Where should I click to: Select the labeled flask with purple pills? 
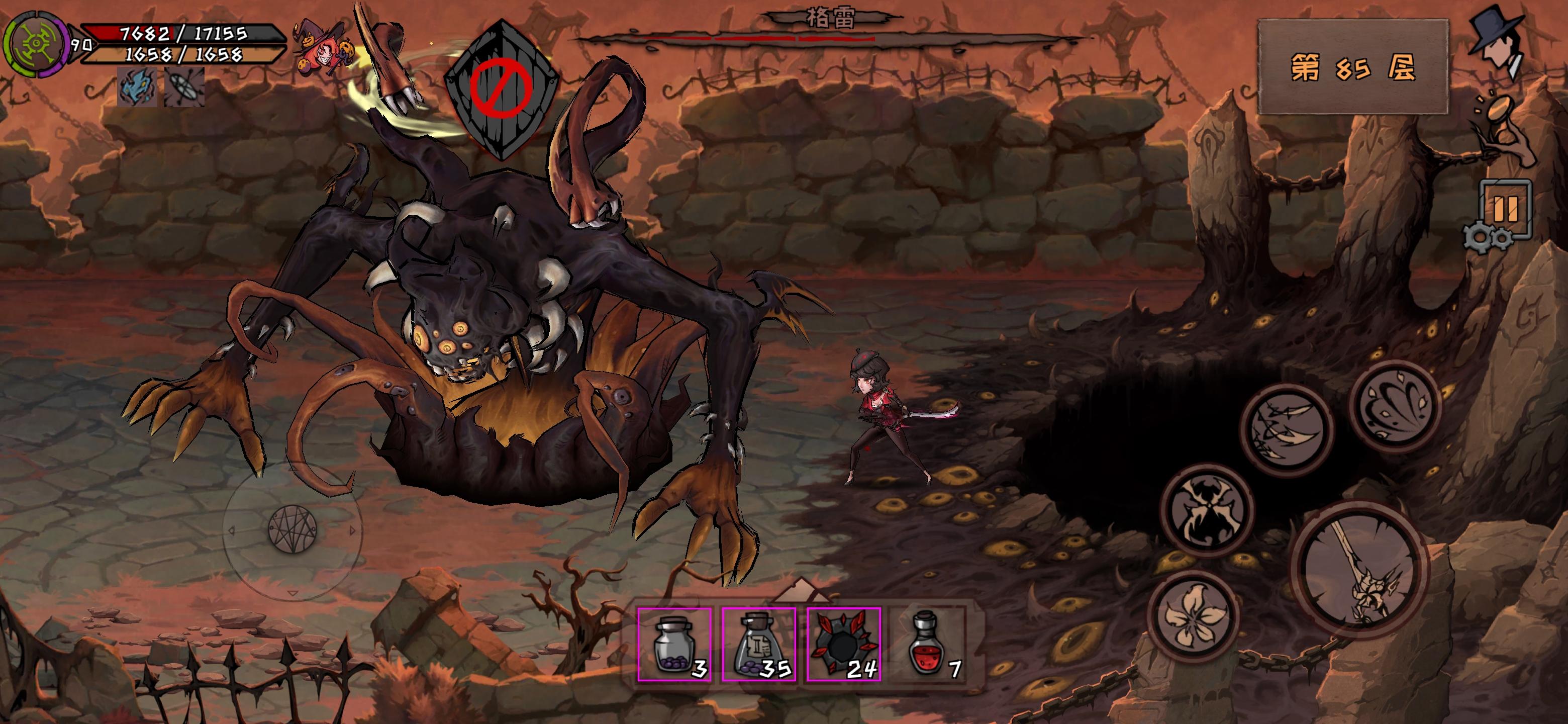758,644
